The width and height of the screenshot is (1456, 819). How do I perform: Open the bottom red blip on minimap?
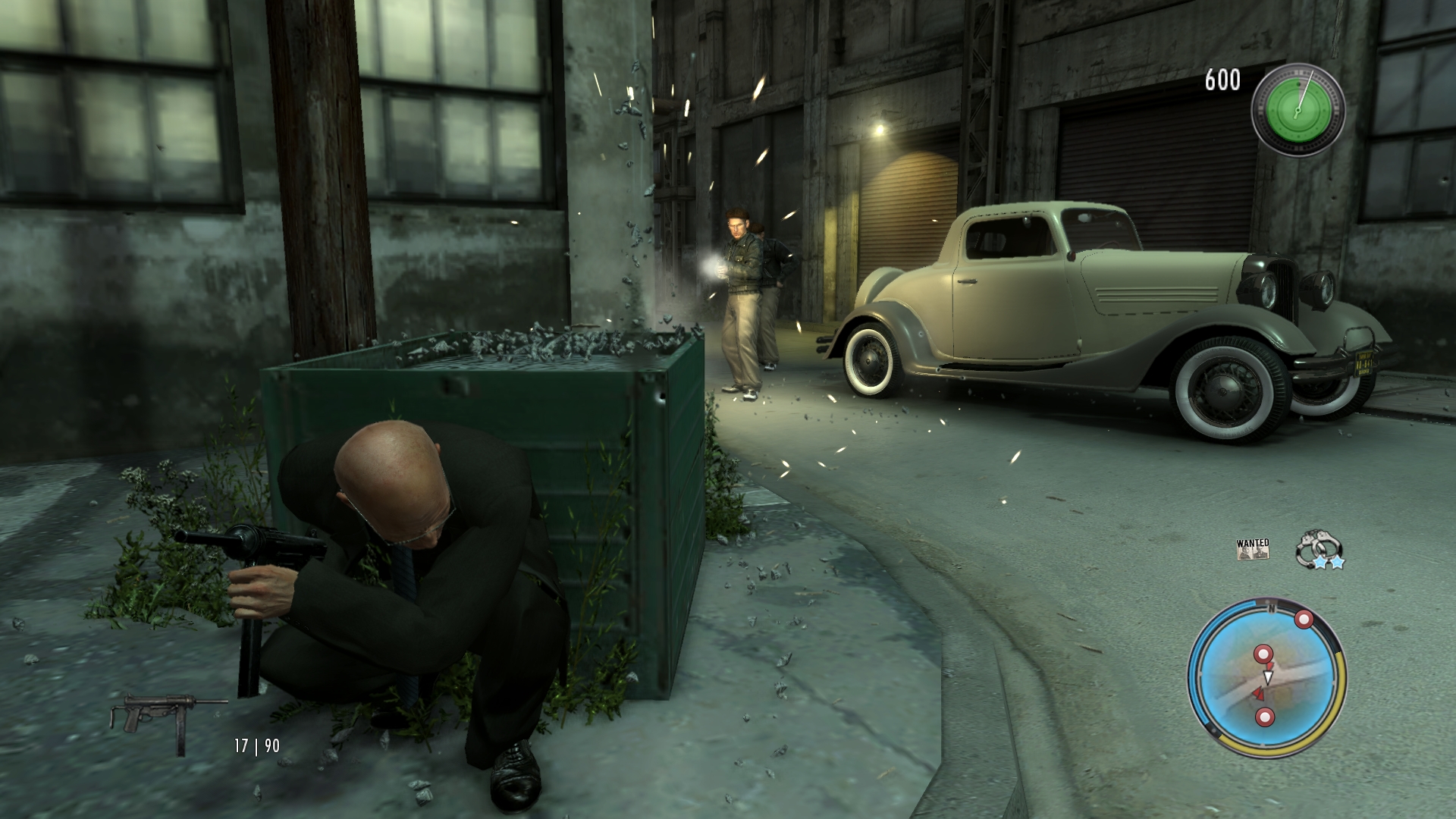pyautogui.click(x=1265, y=717)
